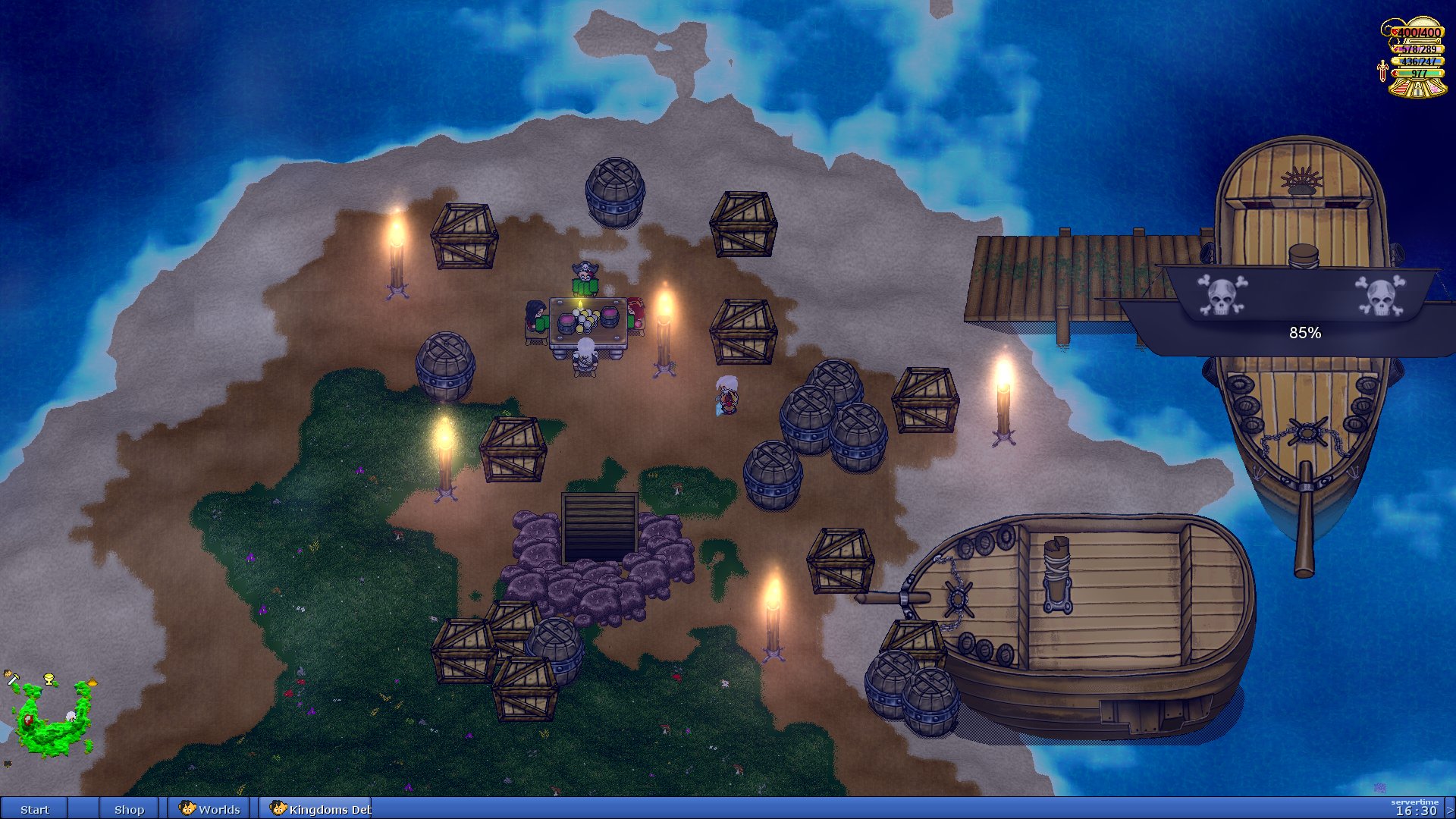Expand the taskbar arrow beside the clock
This screenshot has width=1456, height=819.
coord(1450,810)
